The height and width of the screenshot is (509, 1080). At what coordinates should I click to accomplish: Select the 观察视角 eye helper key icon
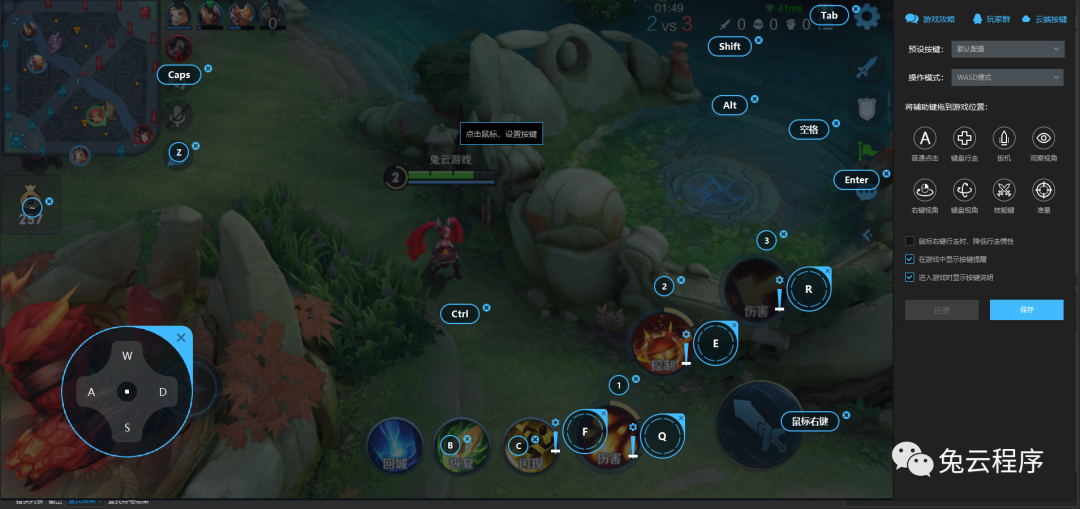coord(1044,139)
